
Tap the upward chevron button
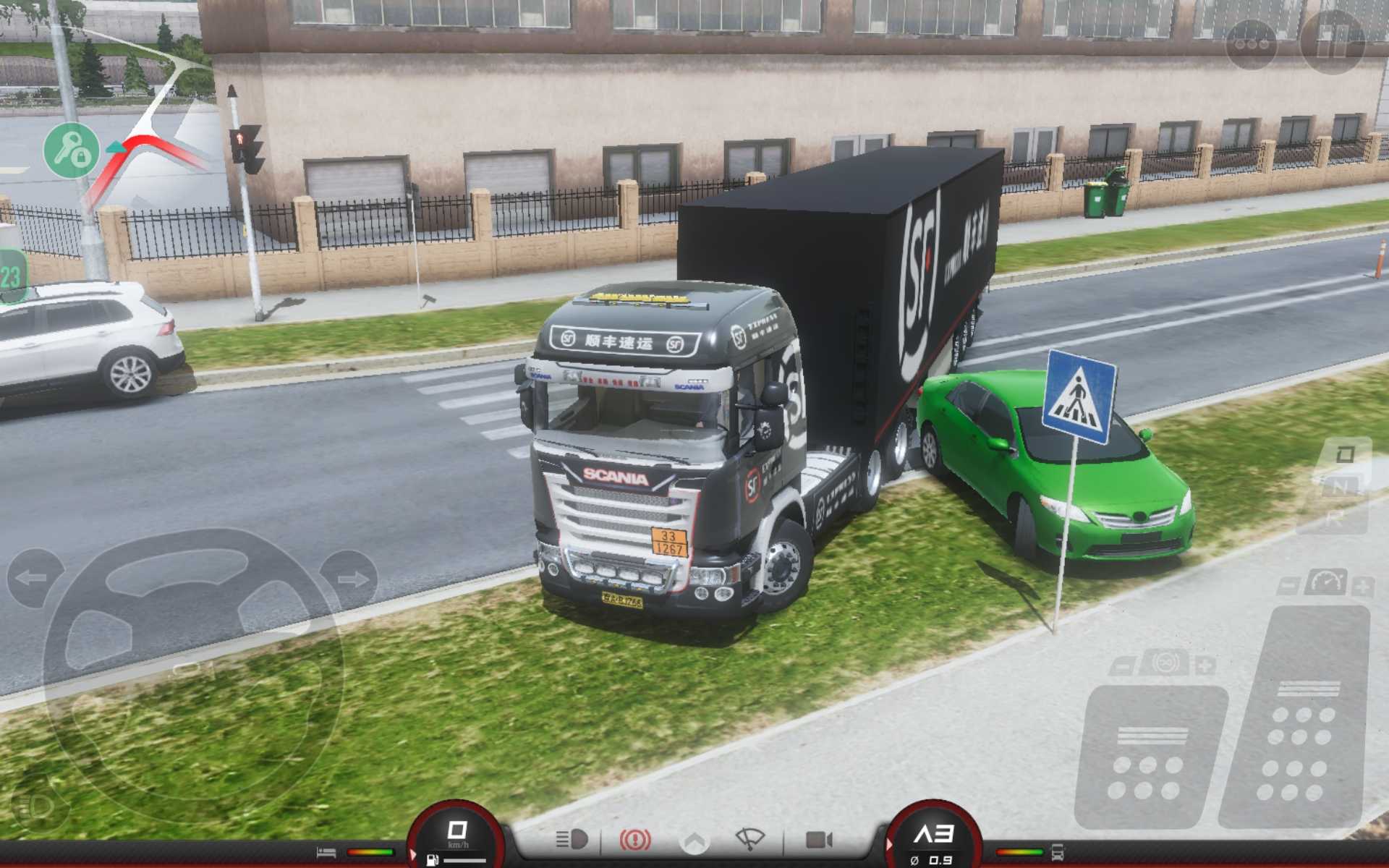pos(694,841)
